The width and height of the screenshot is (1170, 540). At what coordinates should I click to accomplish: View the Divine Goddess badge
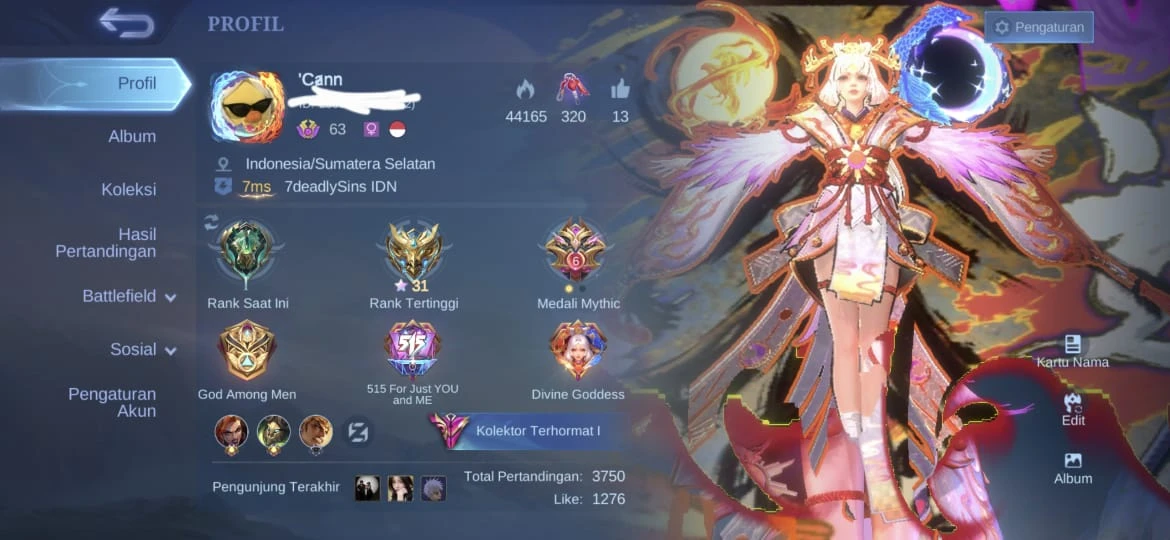point(578,352)
